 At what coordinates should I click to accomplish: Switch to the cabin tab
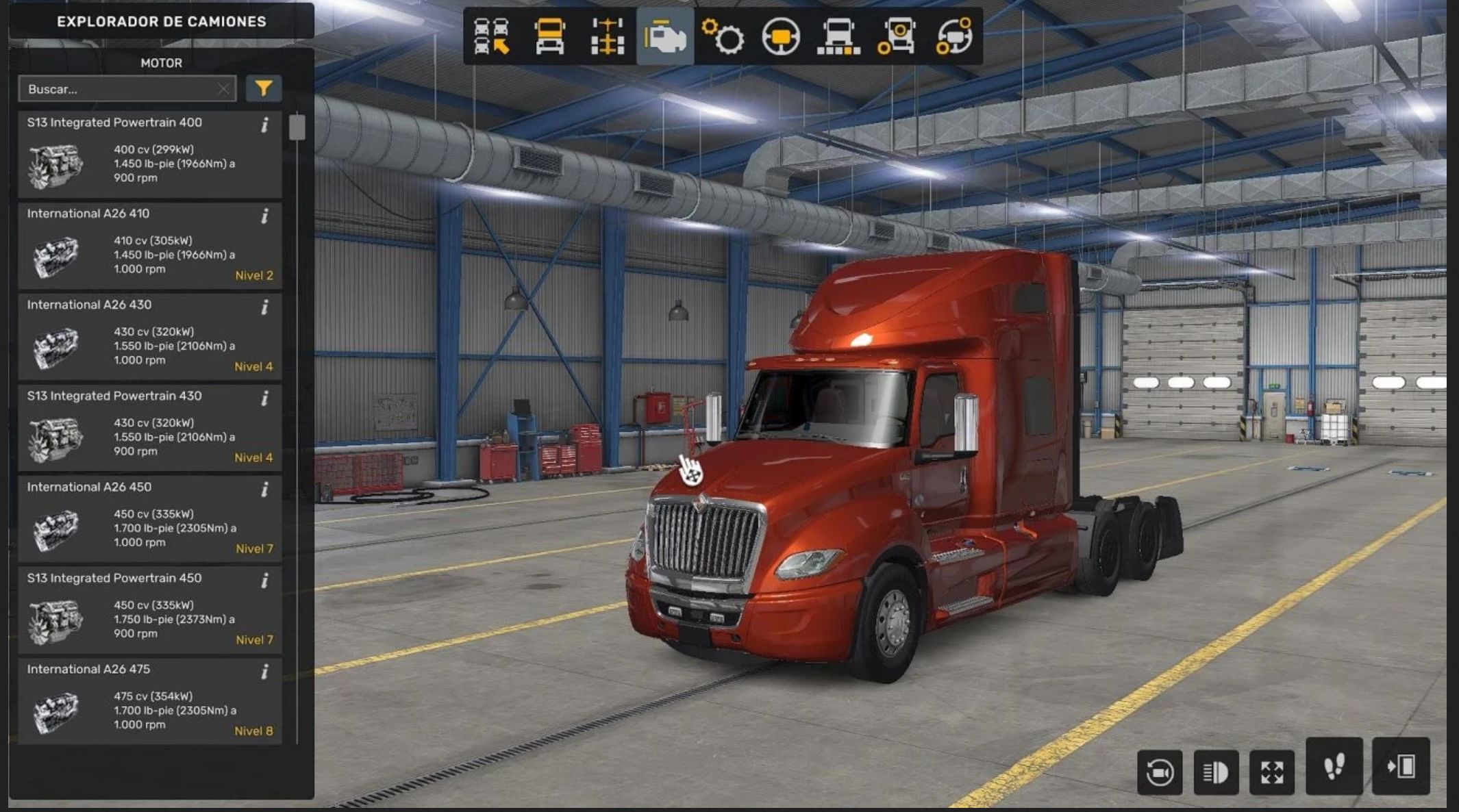click(549, 36)
